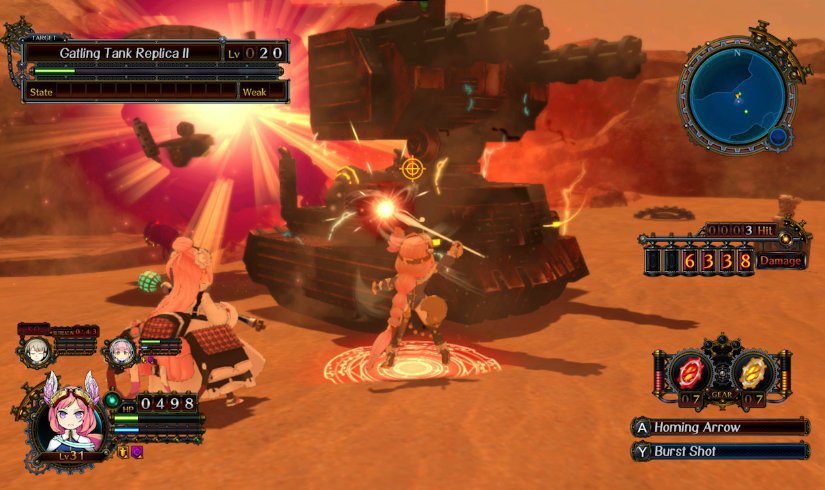Click the orange target lock-on reticle
The image size is (825, 490).
pyautogui.click(x=412, y=167)
